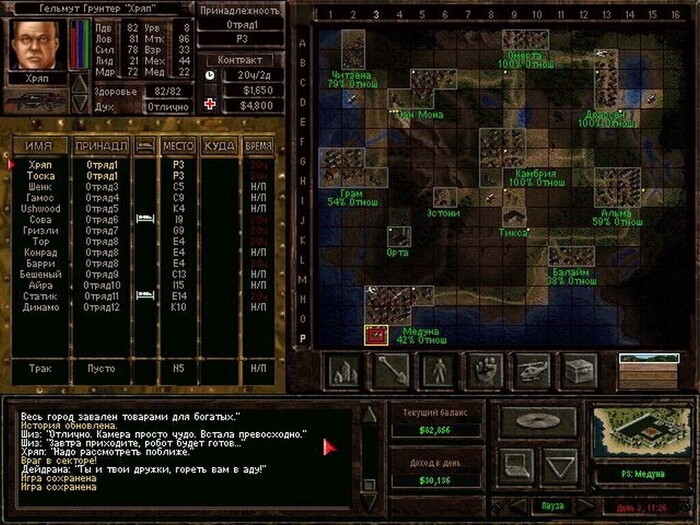
Task: Show team members on the map
Action: coord(436,371)
